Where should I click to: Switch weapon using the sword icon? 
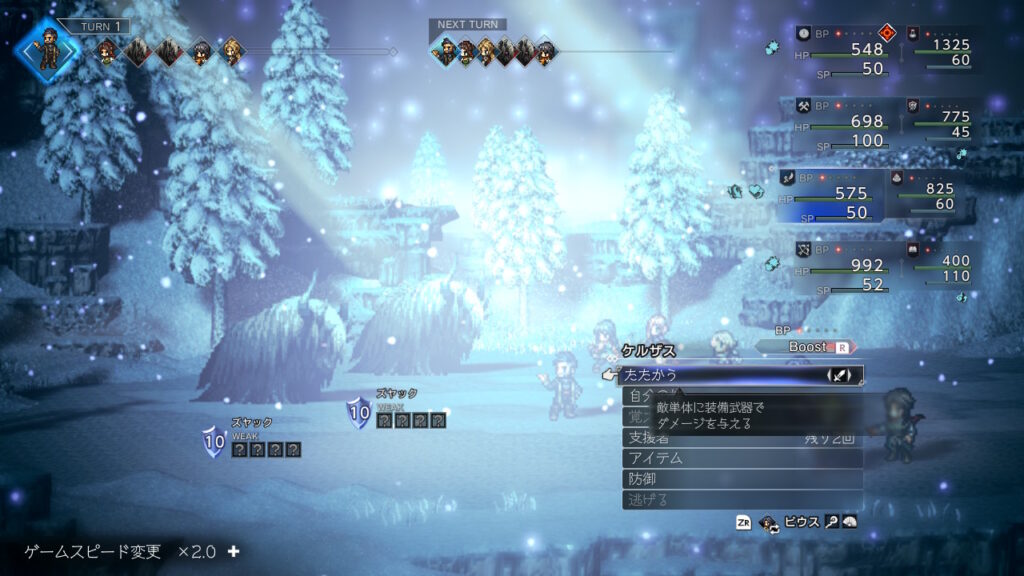pyautogui.click(x=842, y=376)
